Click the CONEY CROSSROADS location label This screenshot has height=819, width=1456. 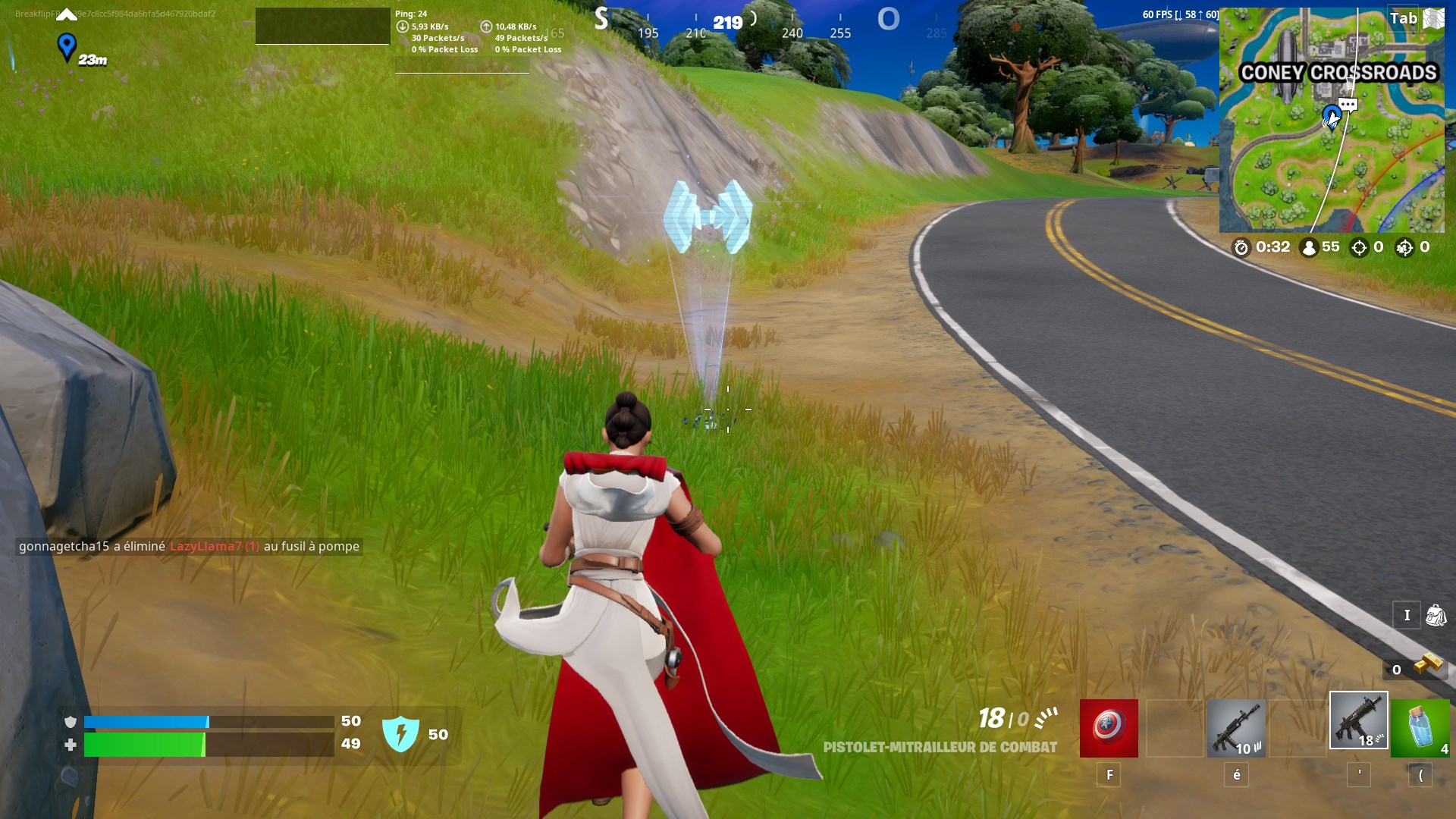1339,74
